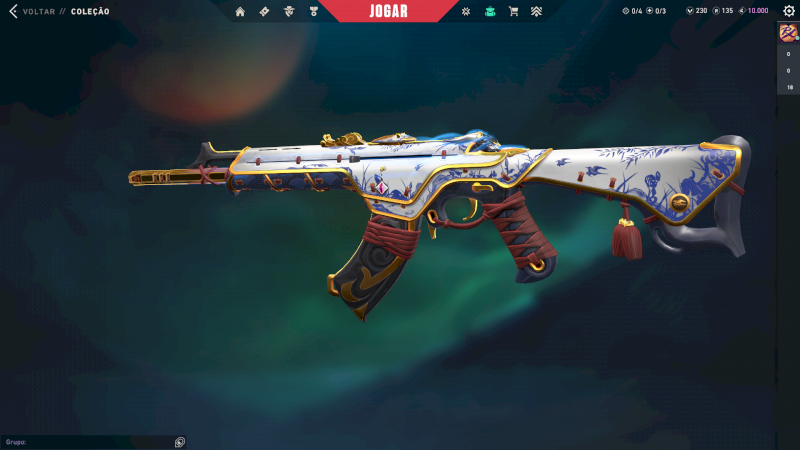The width and height of the screenshot is (800, 450).
Task: Go back using the Voltar button
Action: [30, 11]
